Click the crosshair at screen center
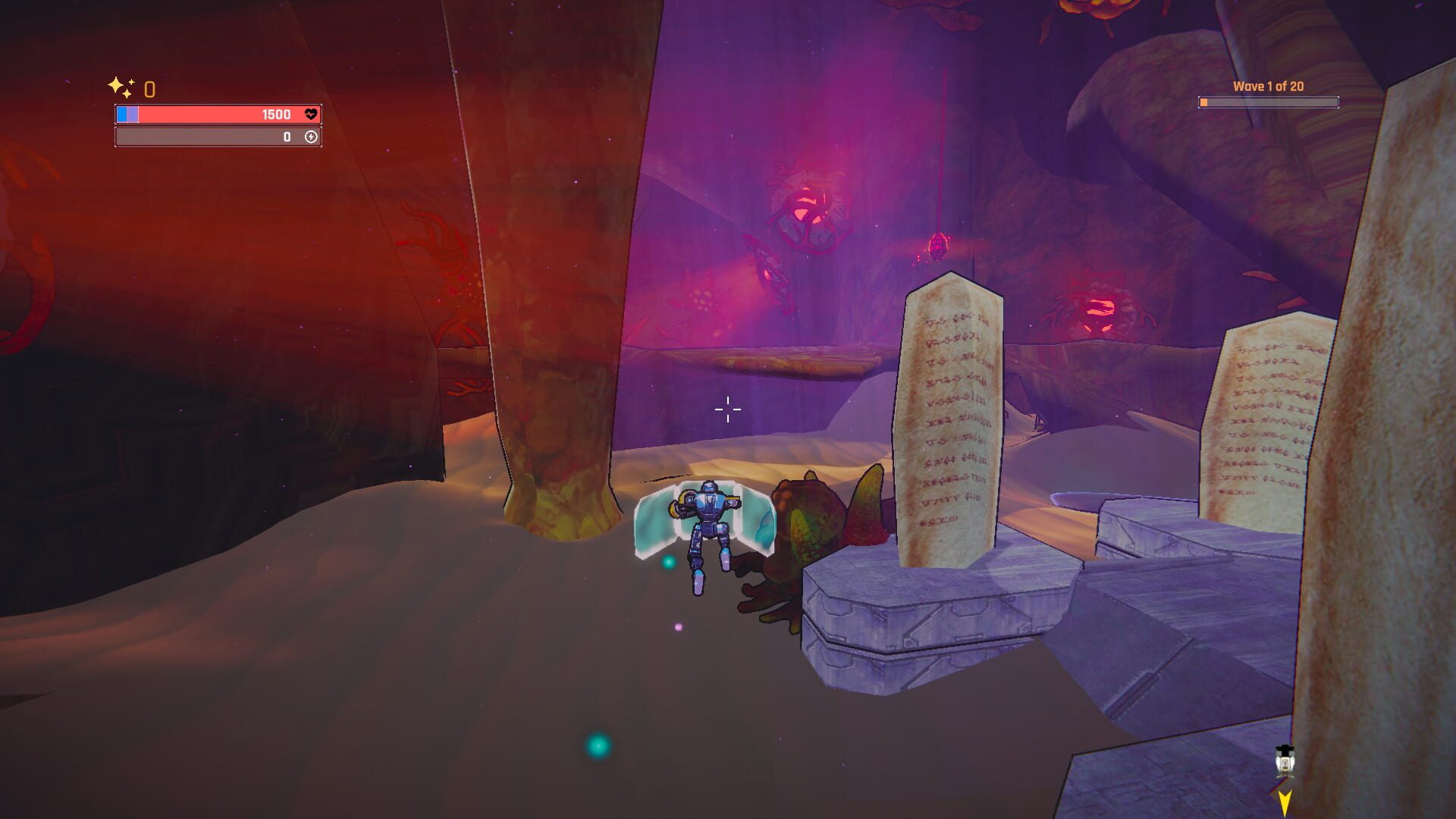Screen dimensions: 1456x819 (726, 409)
